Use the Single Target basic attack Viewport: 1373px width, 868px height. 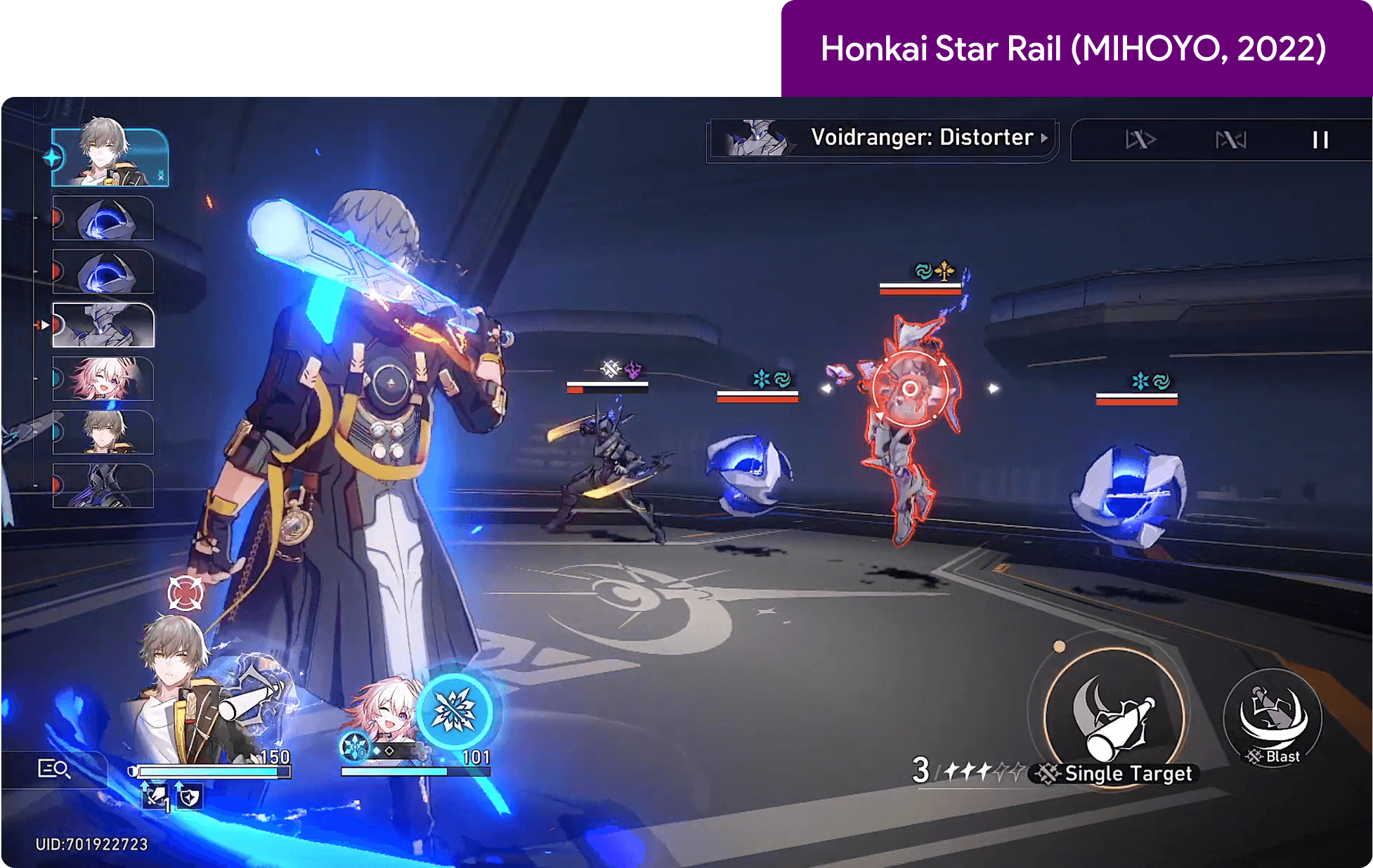coord(1114,716)
